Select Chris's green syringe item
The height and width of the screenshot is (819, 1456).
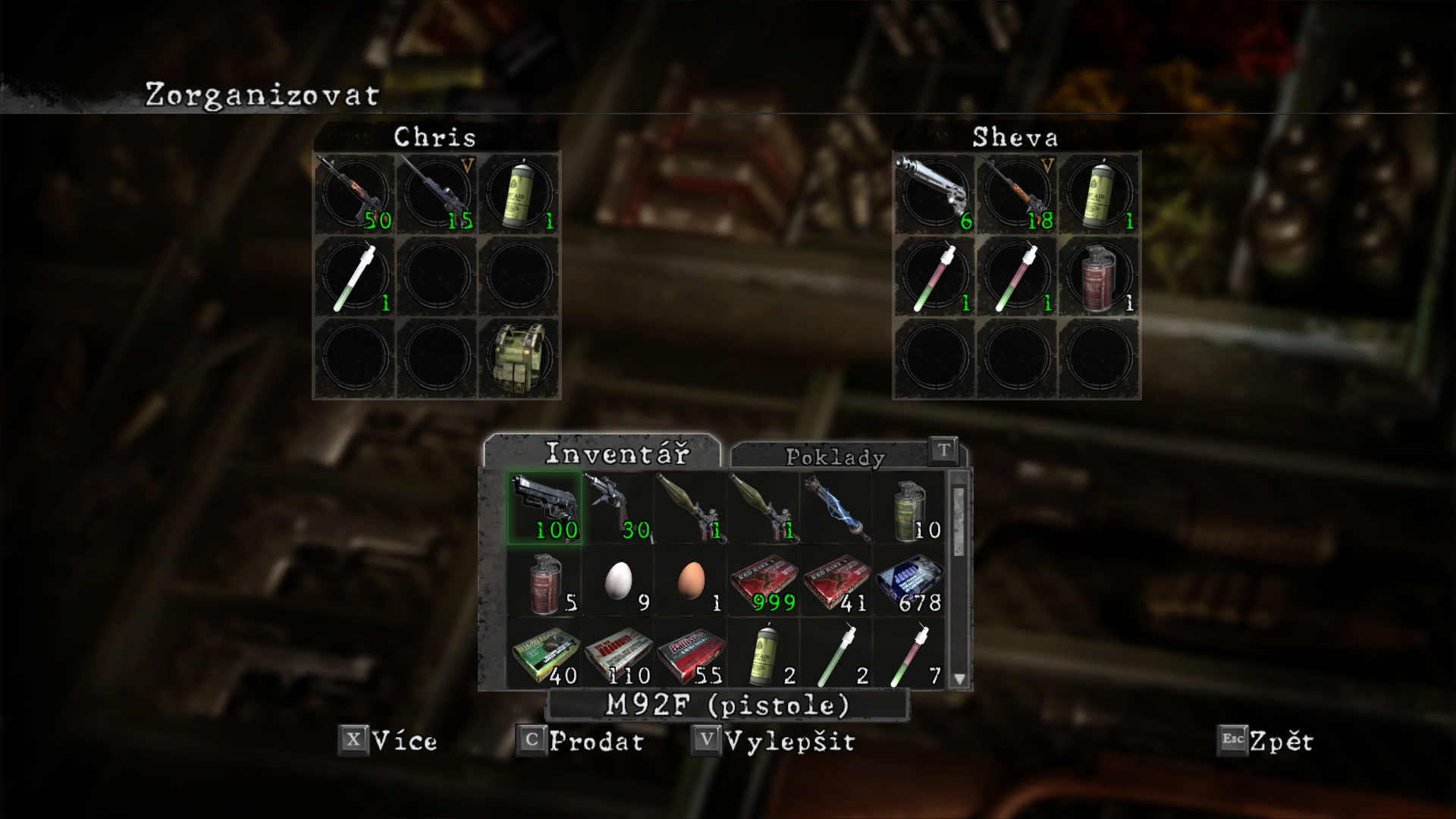coord(355,275)
